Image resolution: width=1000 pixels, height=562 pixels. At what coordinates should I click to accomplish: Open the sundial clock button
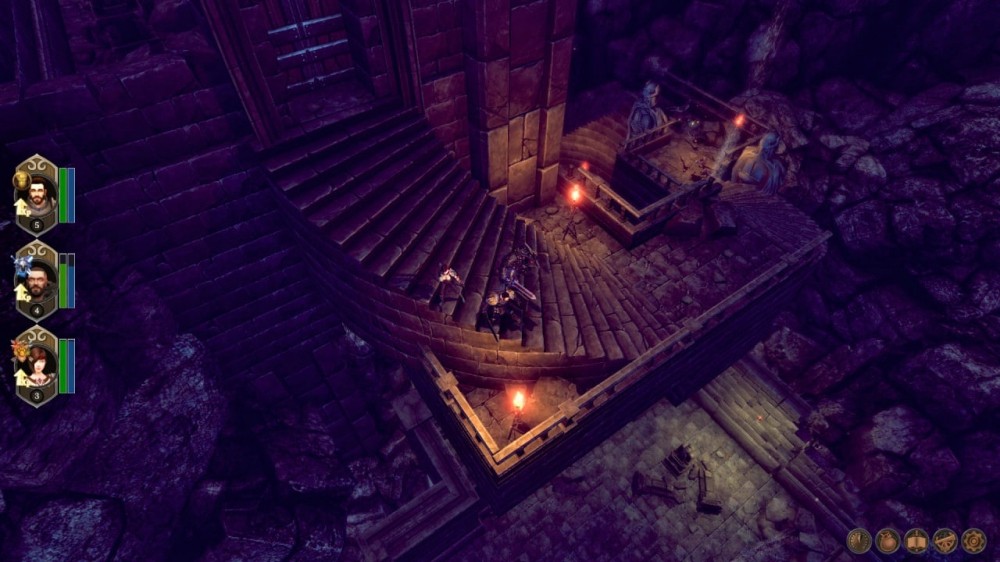(859, 541)
